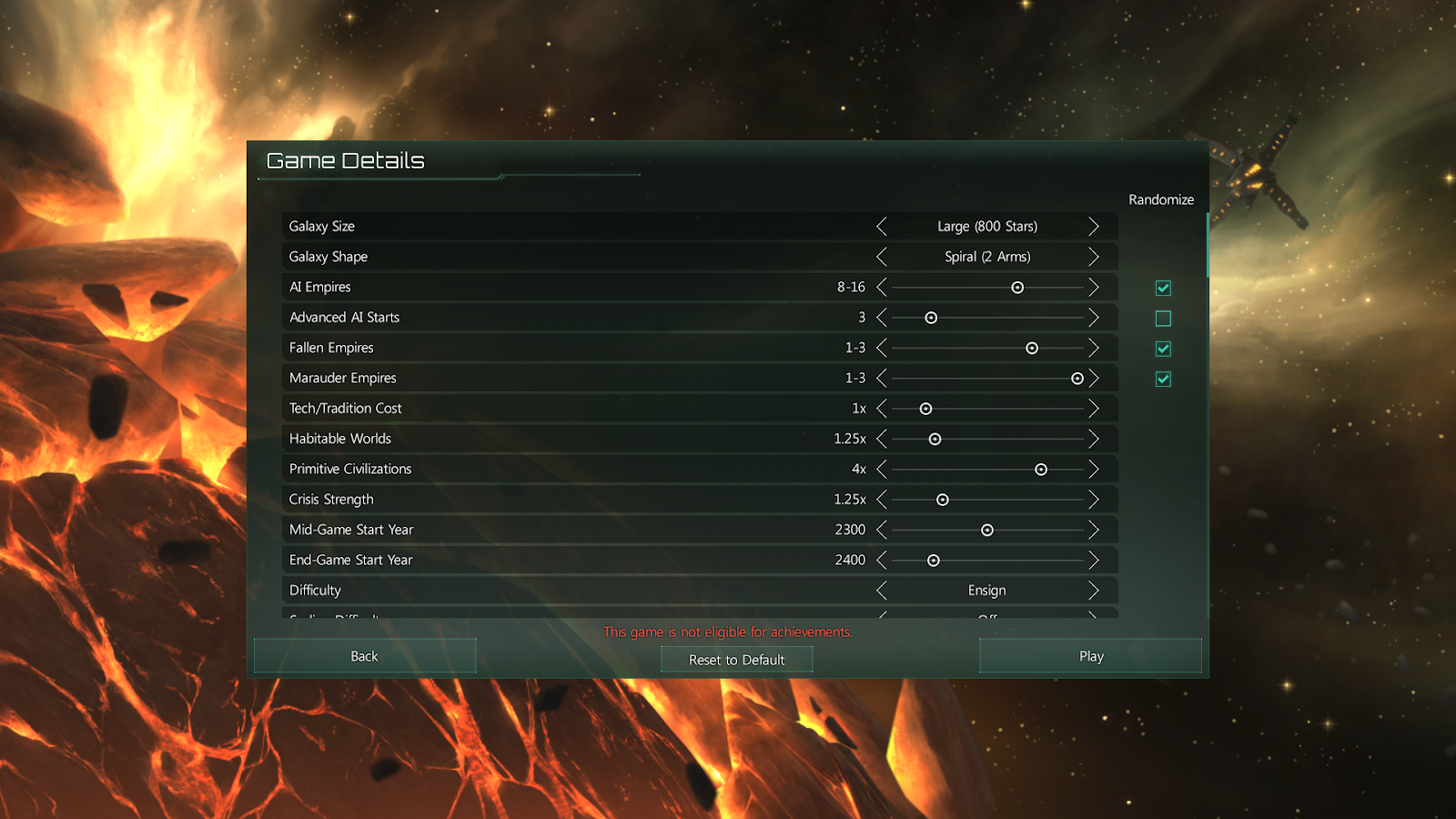Go back with the Back button
Screen dimensions: 1456x819
tap(364, 656)
